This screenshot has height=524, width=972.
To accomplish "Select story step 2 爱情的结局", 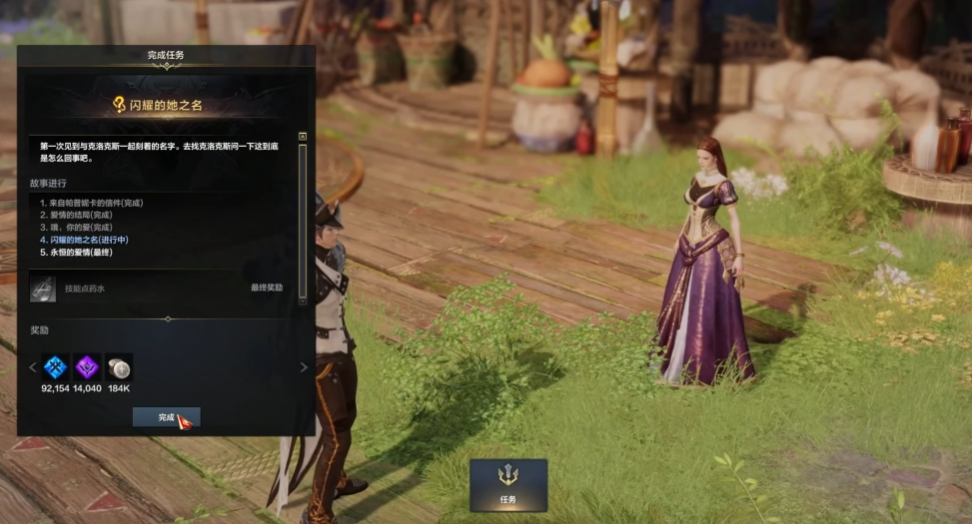I will 76,215.
